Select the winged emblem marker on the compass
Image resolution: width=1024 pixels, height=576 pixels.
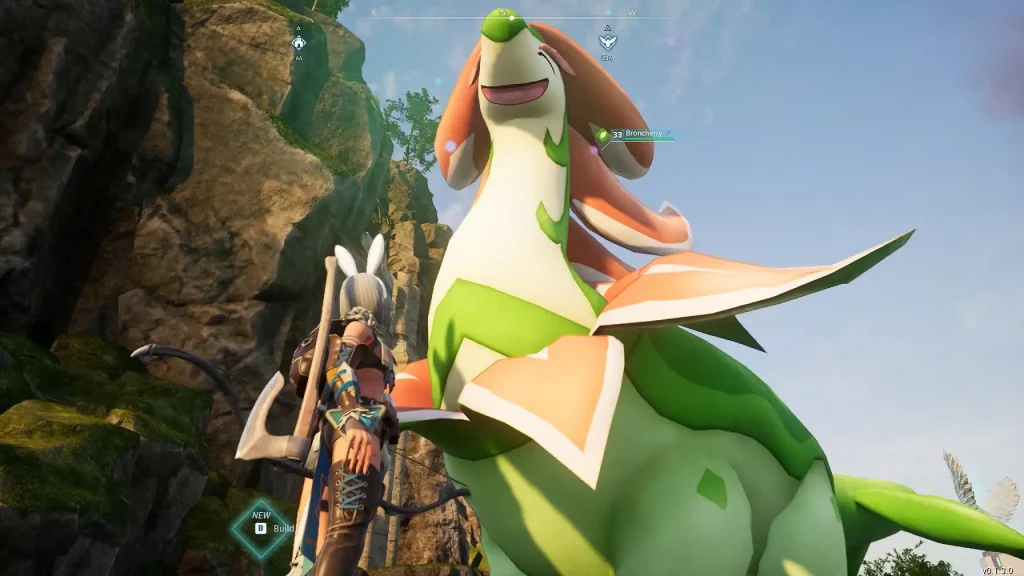tap(606, 42)
